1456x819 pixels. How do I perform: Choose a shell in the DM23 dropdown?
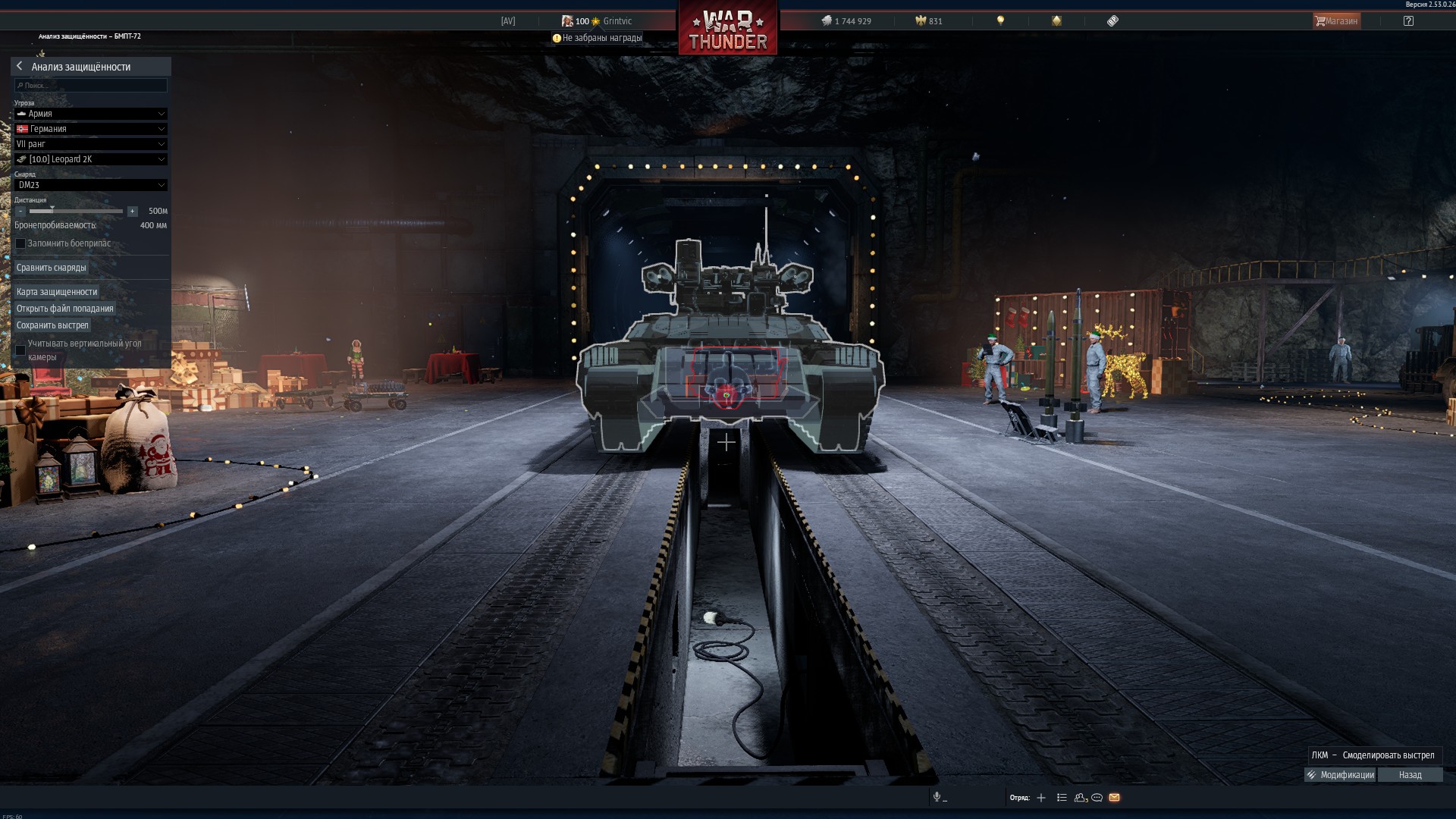tap(91, 185)
